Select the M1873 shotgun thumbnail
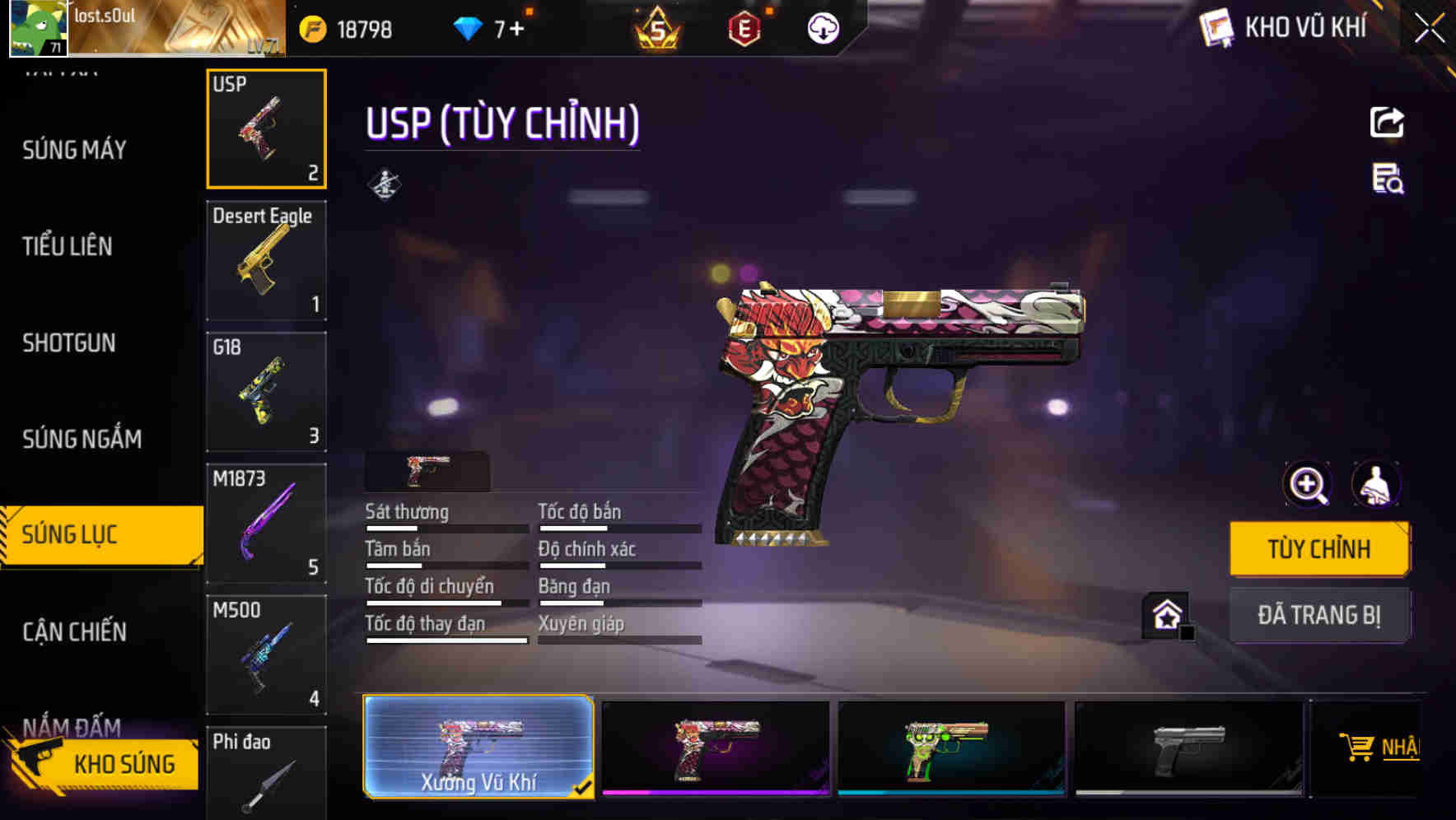The height and width of the screenshot is (820, 1456). [x=265, y=522]
